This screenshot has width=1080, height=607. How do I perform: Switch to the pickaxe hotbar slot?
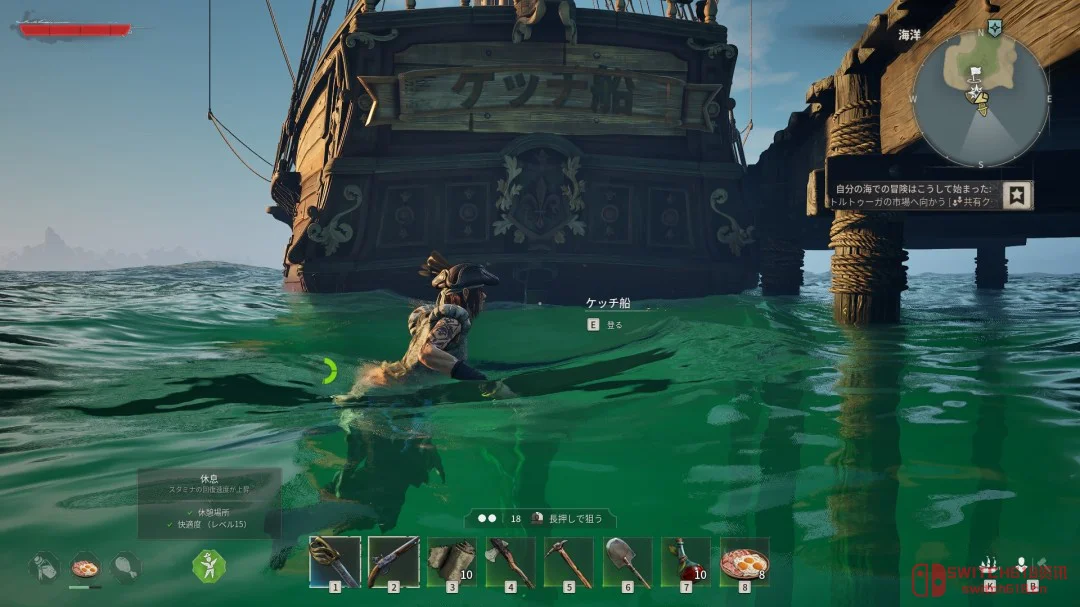tap(569, 562)
